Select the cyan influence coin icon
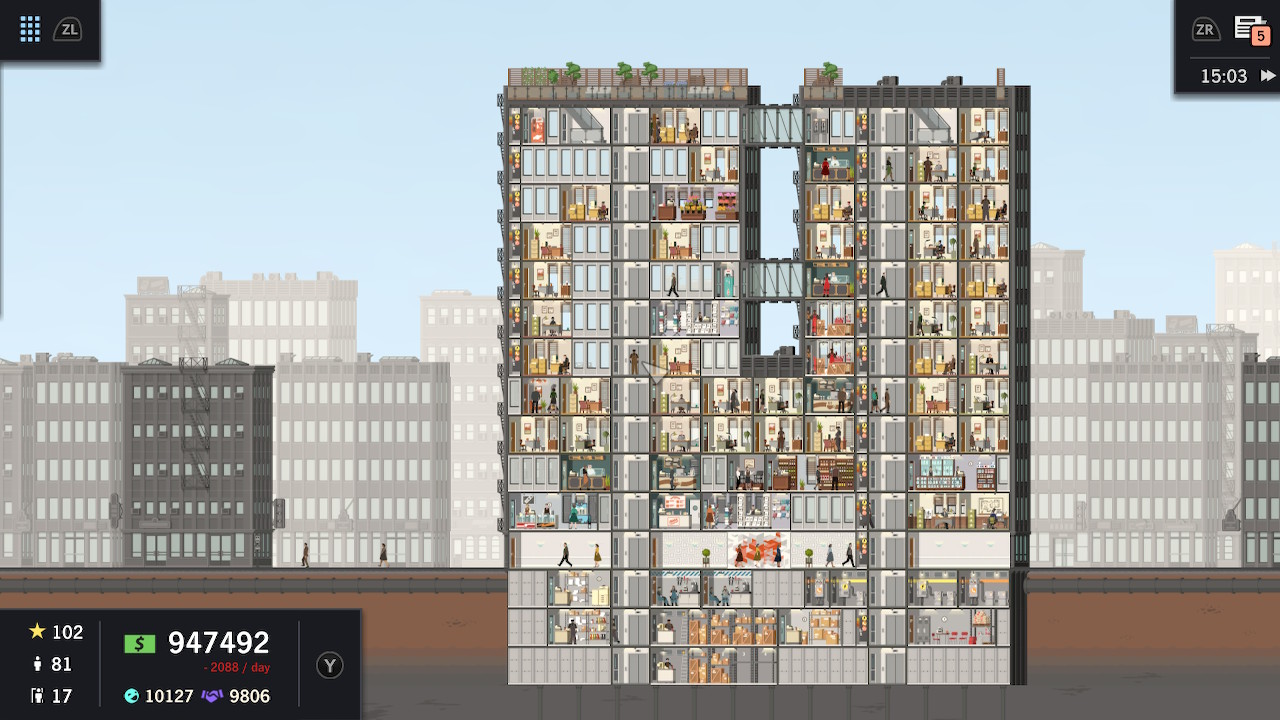The height and width of the screenshot is (720, 1280). [130, 697]
